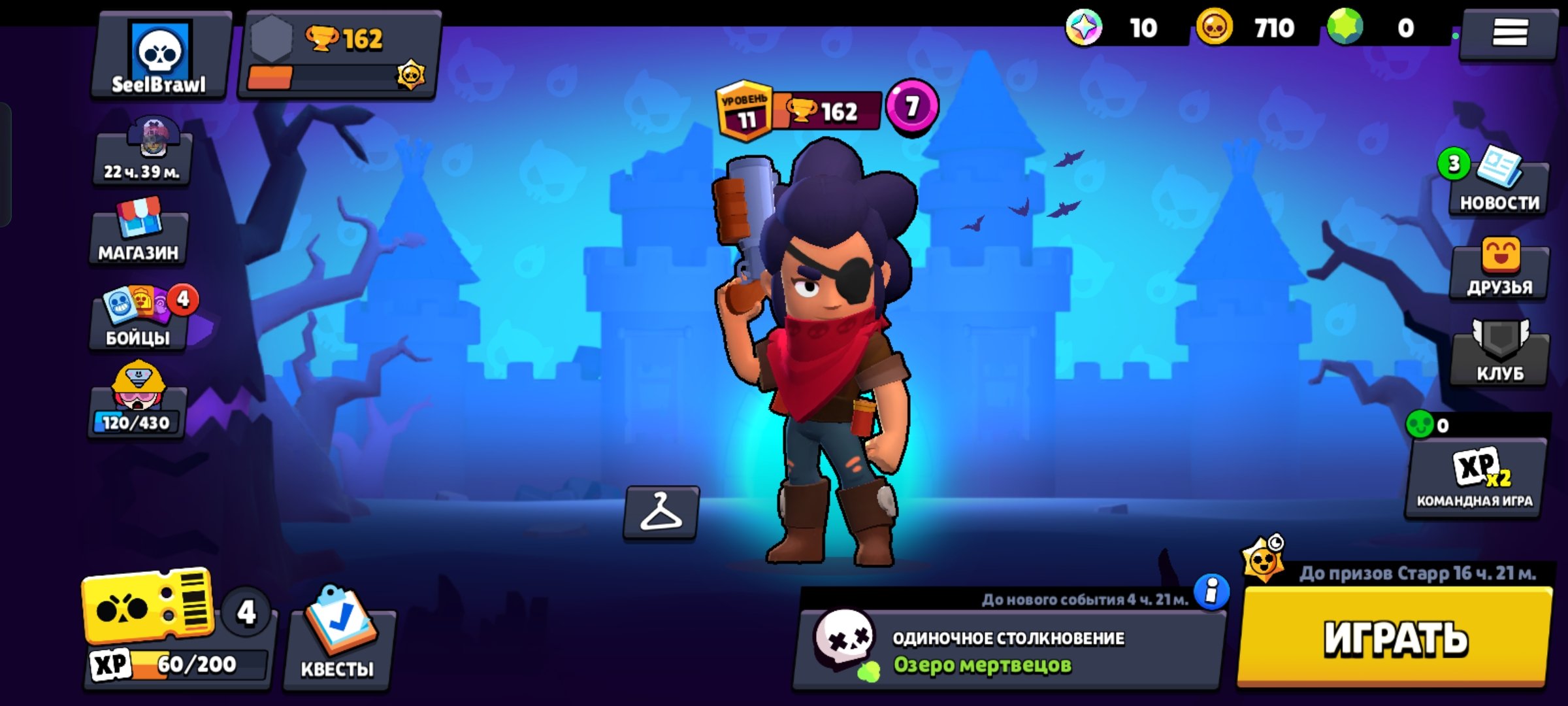
Task: Open the КЛУБ club screen
Action: (1499, 354)
